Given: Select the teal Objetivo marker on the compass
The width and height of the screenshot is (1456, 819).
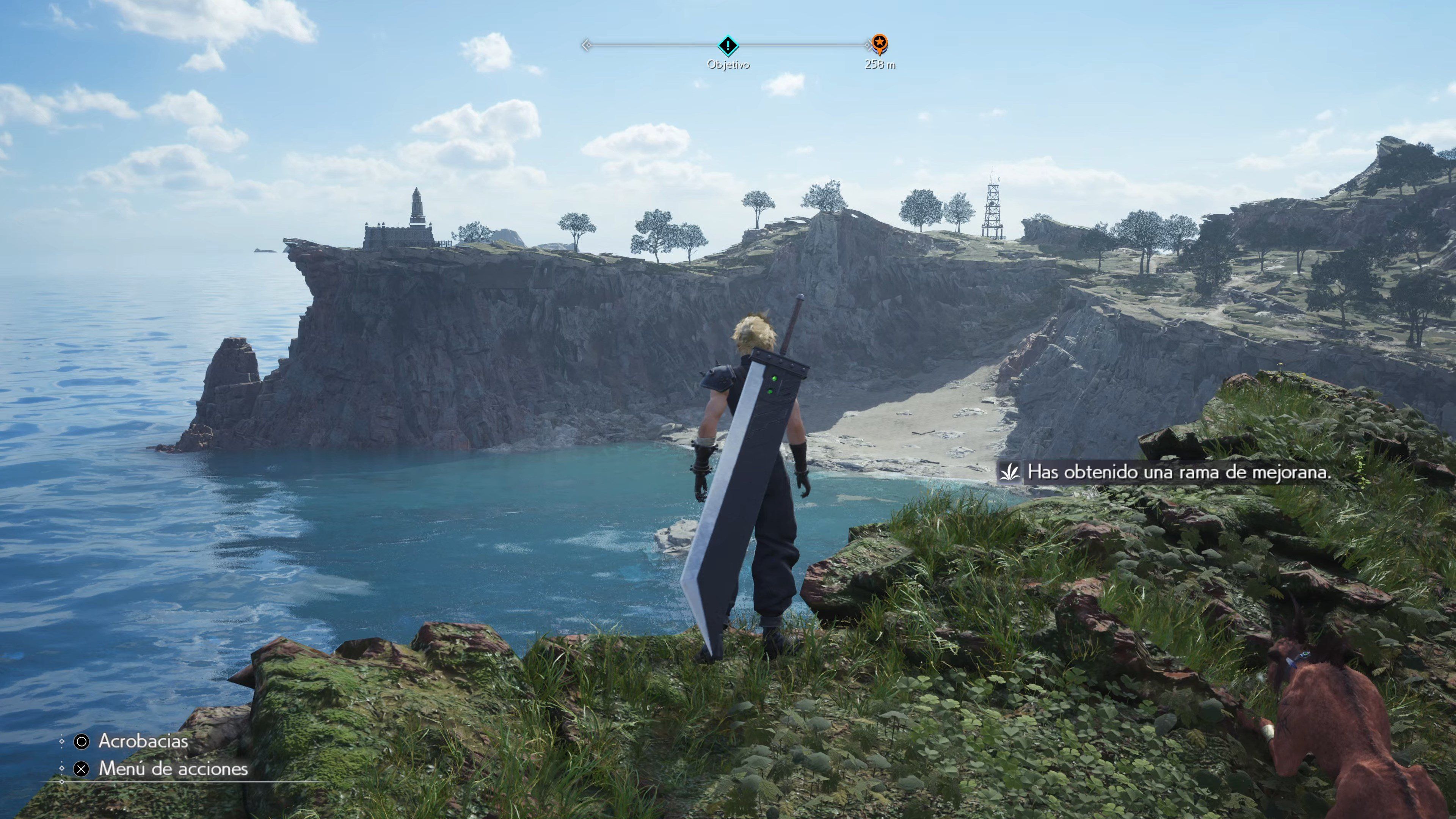Looking at the screenshot, I should (x=728, y=45).
